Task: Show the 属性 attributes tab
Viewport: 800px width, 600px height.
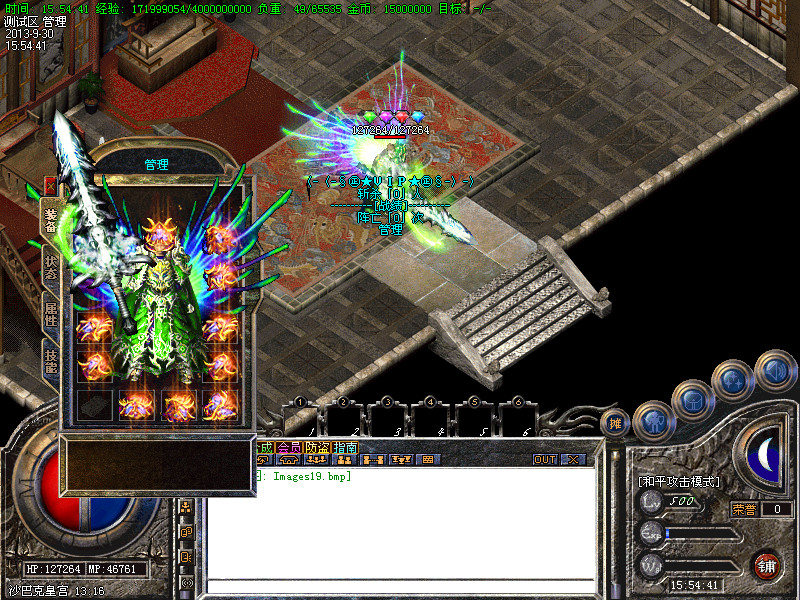Action: pyautogui.click(x=50, y=314)
